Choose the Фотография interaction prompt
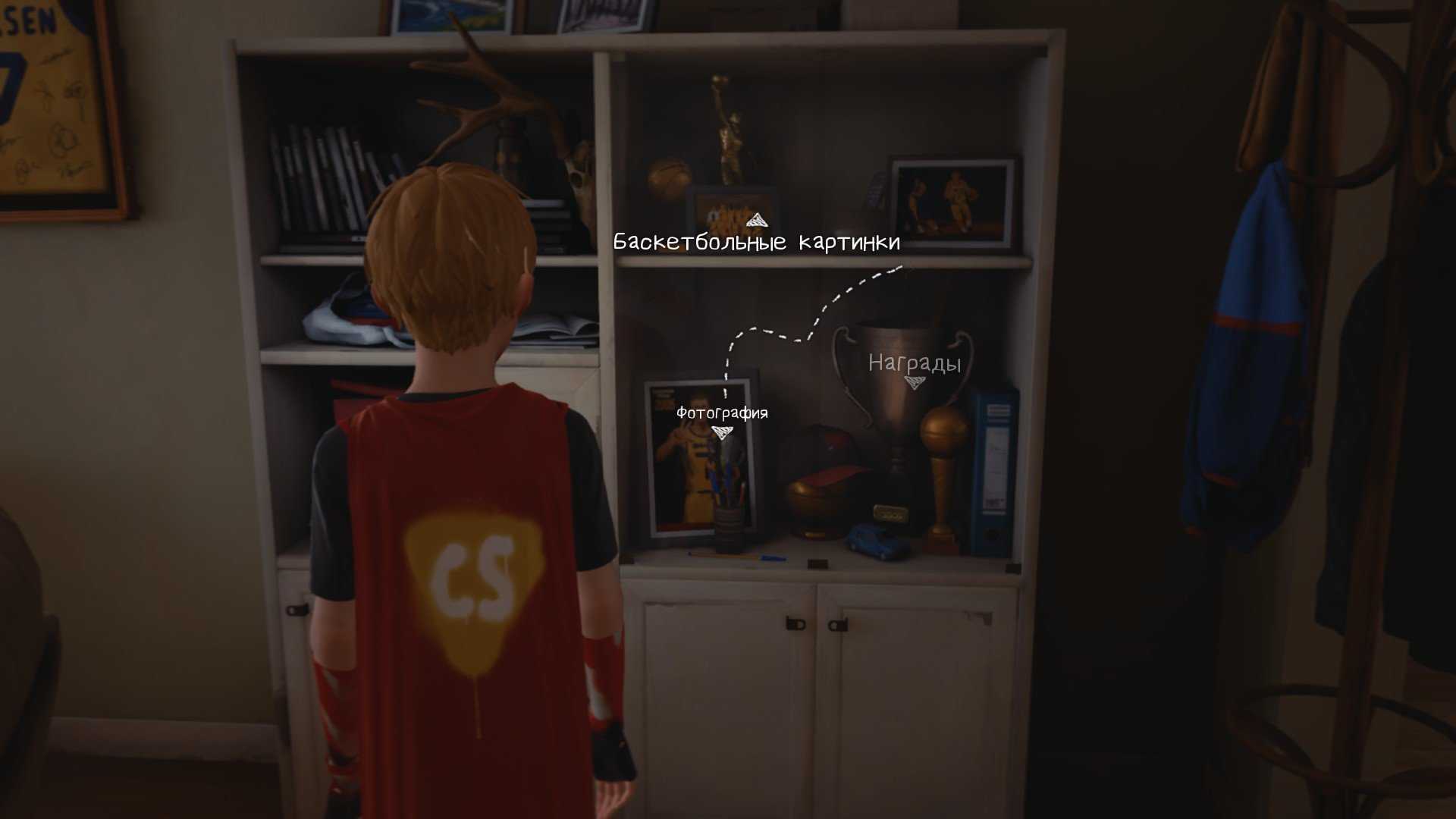This screenshot has width=1456, height=819. point(722,414)
